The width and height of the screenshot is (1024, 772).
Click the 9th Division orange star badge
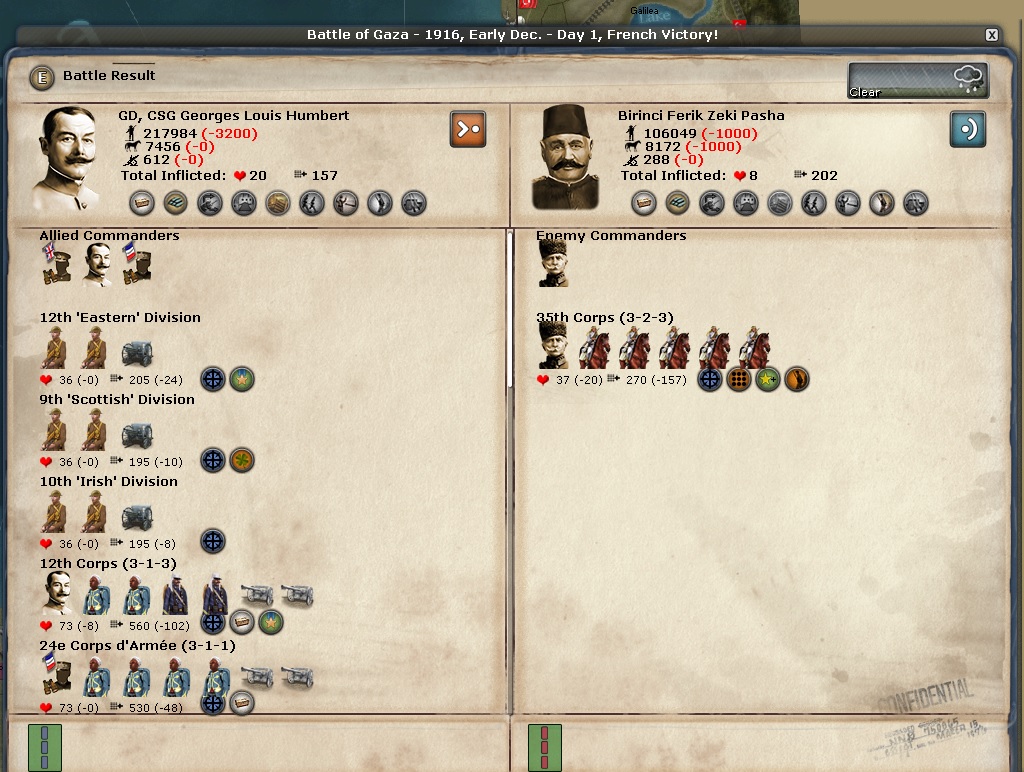point(242,460)
